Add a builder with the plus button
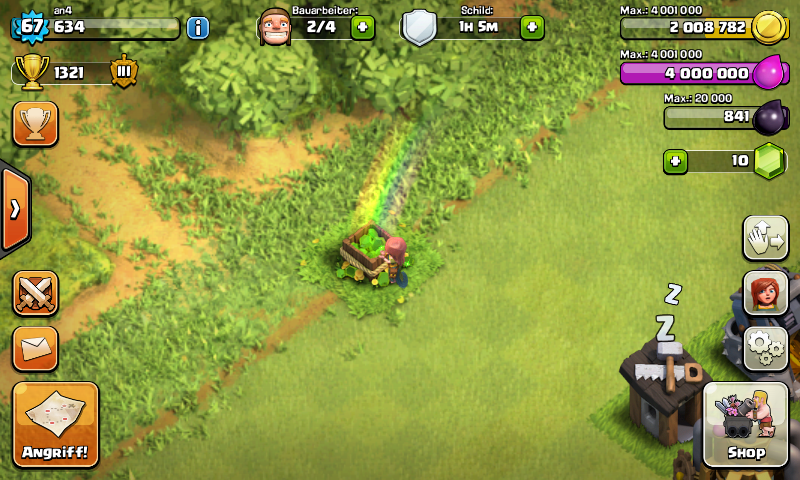This screenshot has height=480, width=800. 363,27
